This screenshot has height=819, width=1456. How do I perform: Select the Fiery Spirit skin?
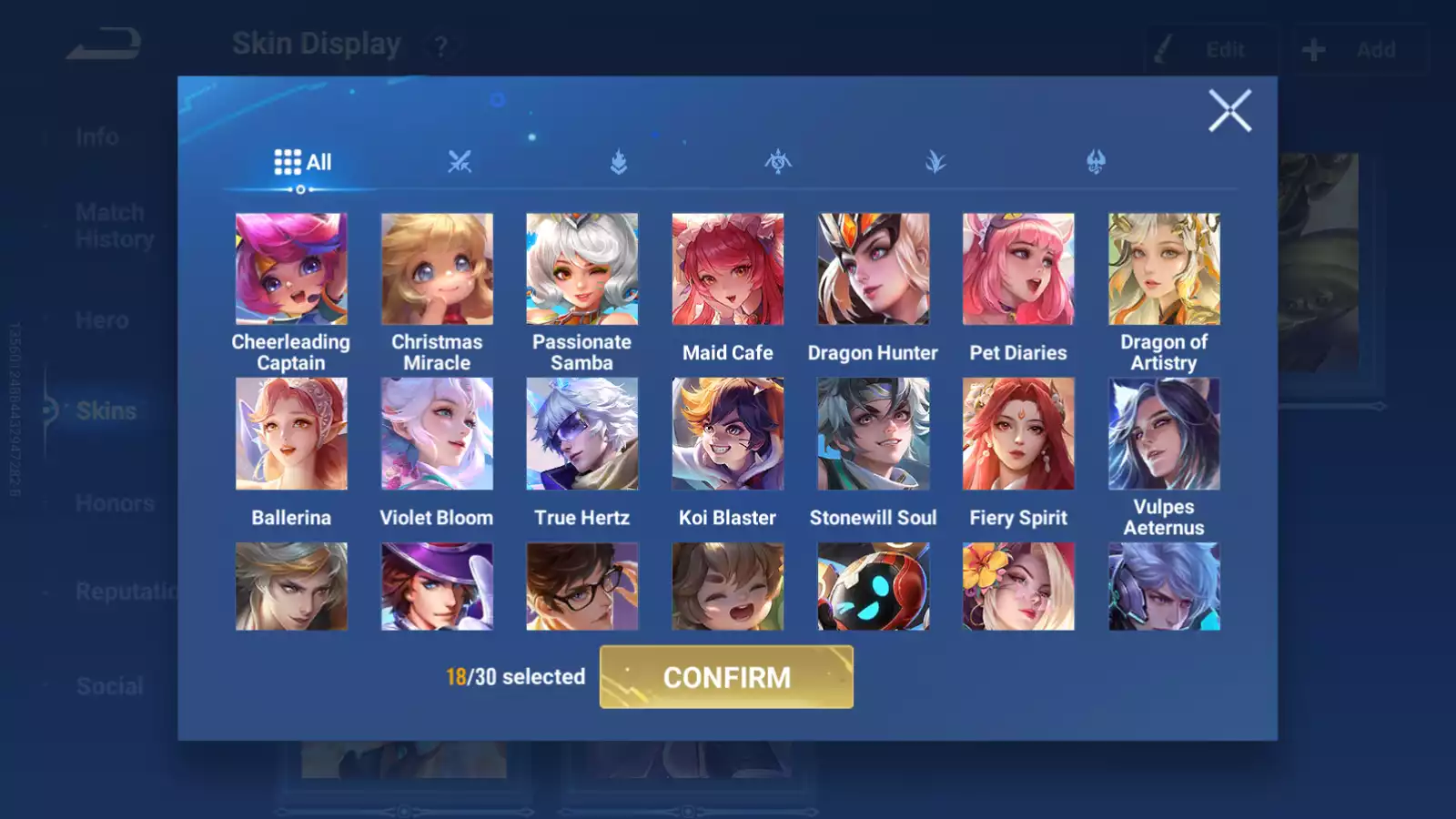[x=1018, y=434]
